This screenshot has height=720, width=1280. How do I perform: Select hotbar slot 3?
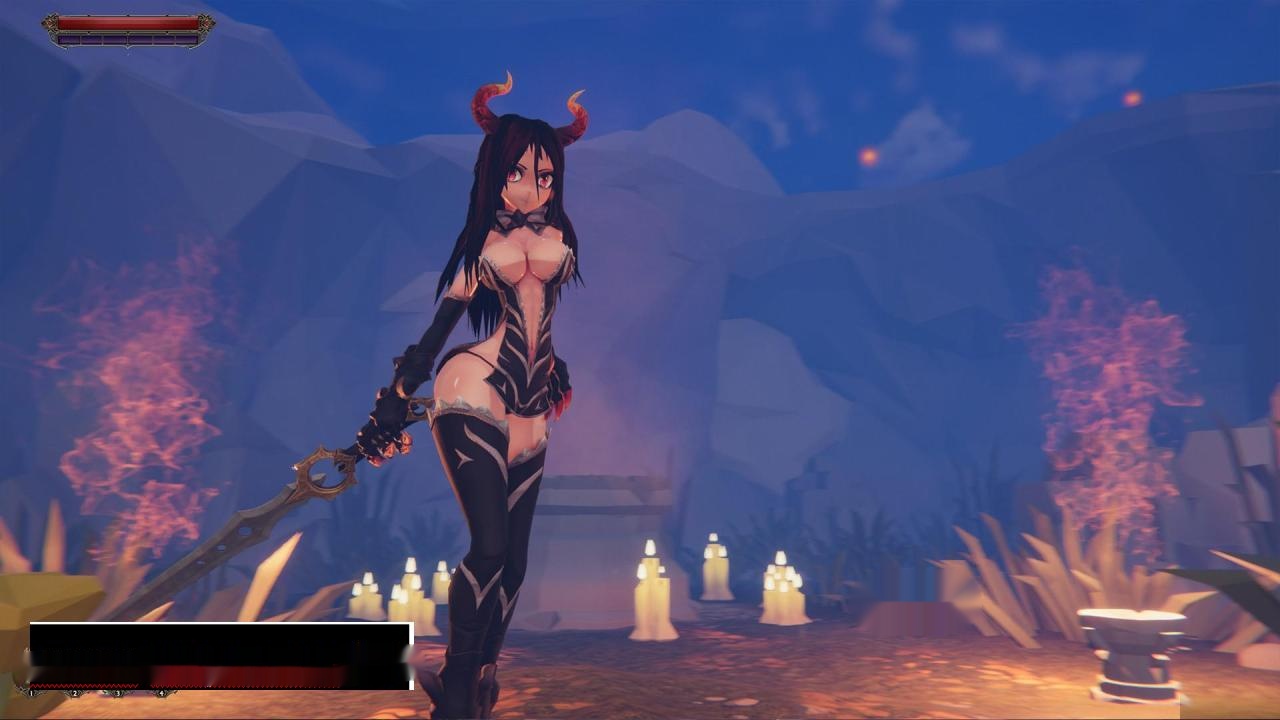[x=118, y=694]
